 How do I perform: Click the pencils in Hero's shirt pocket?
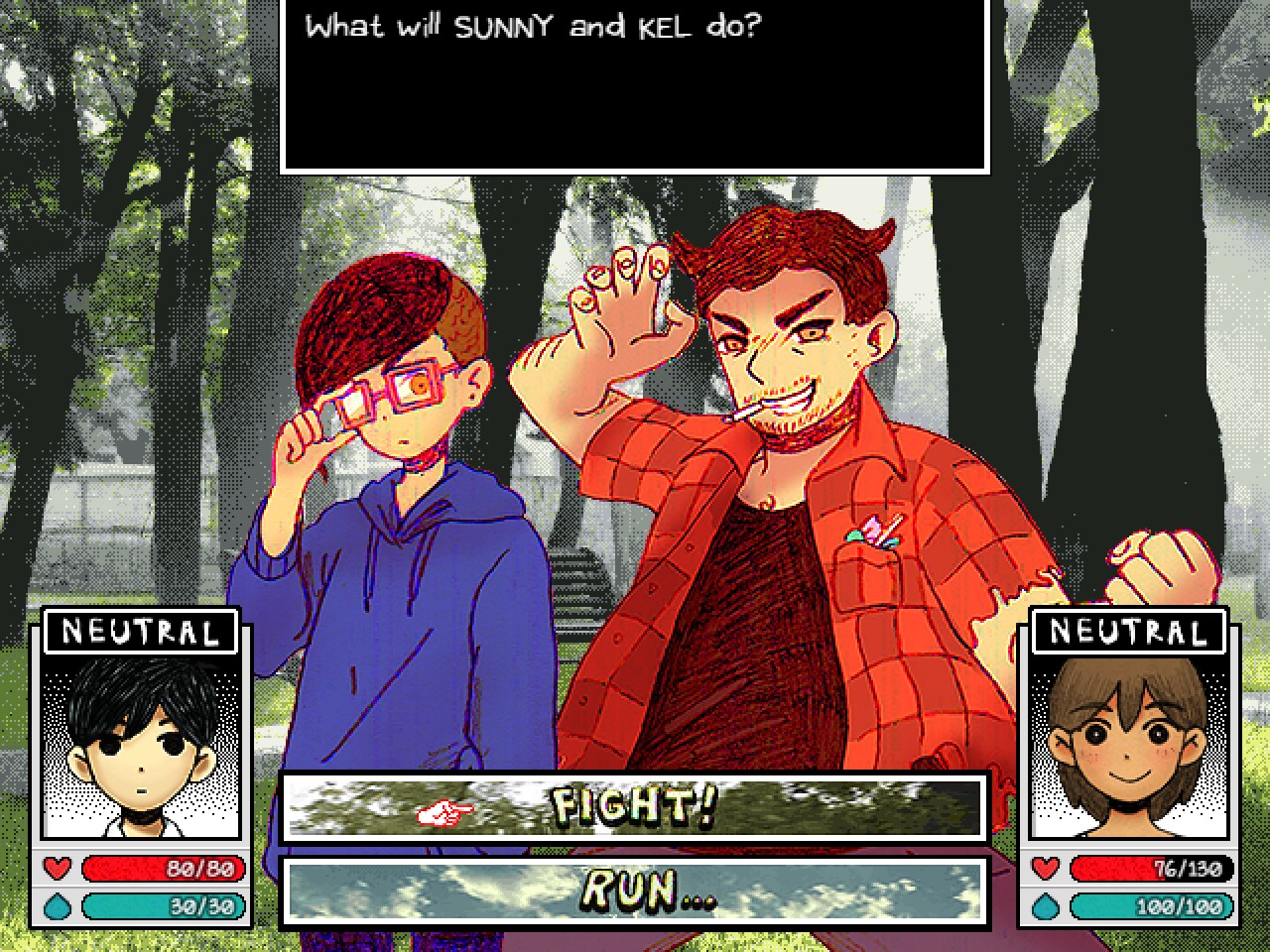(874, 528)
